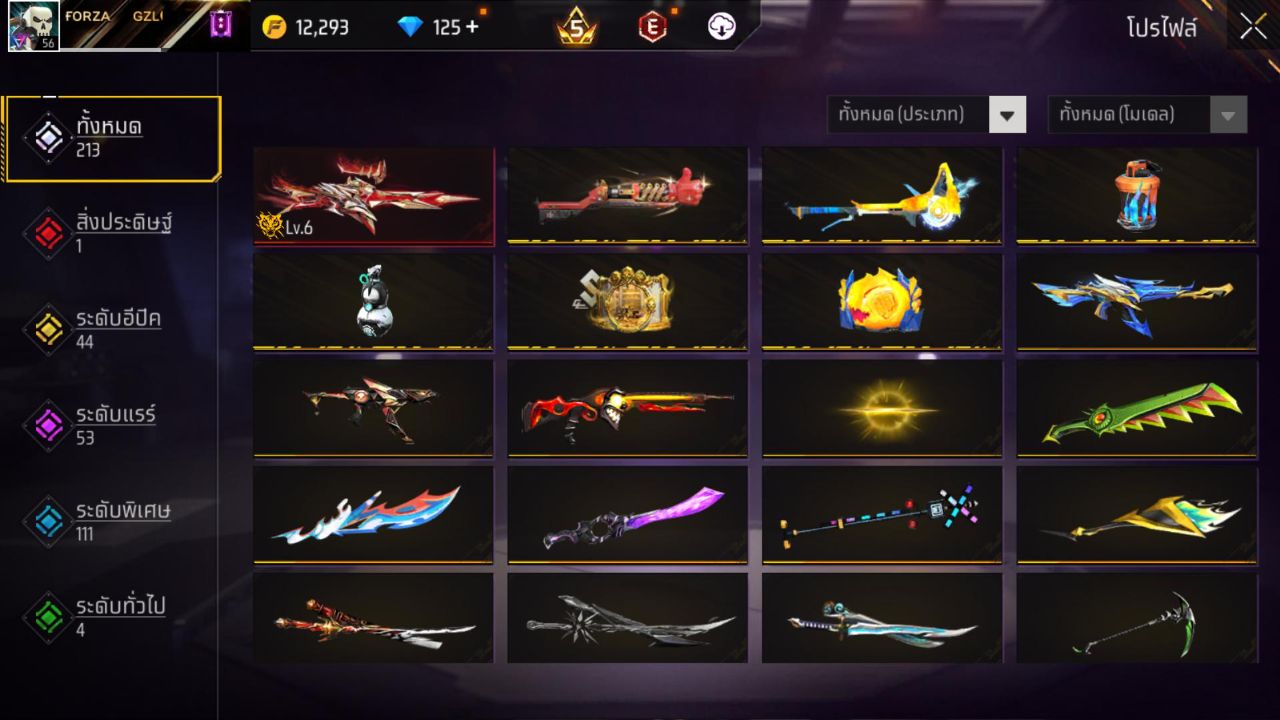The image size is (1280, 720).
Task: Select the purple katana skin thumbnail
Action: click(627, 515)
